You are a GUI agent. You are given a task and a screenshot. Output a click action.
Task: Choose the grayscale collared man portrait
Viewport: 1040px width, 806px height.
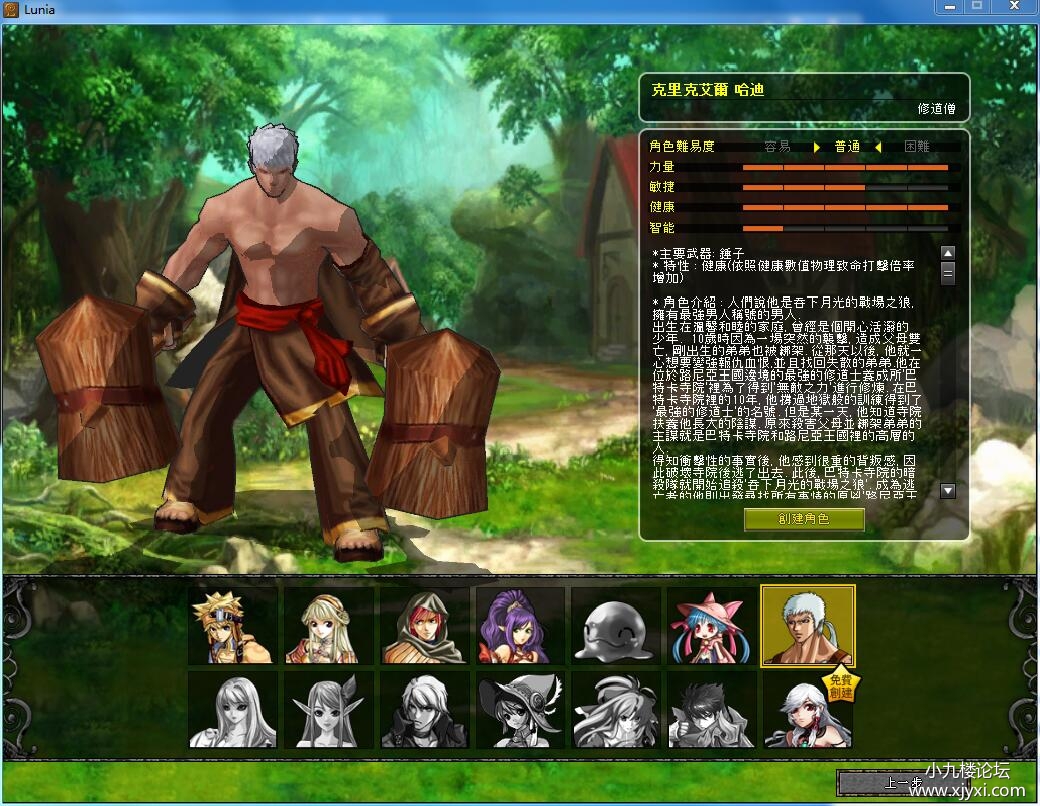425,710
